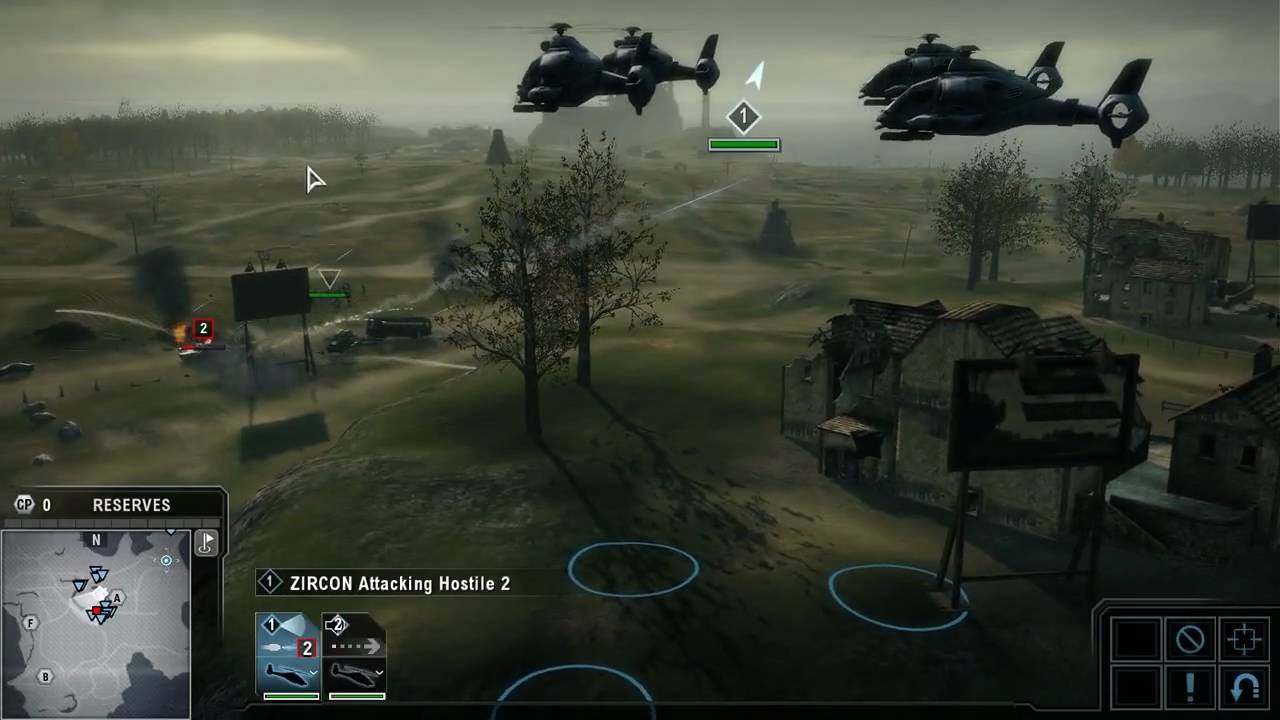Click the tactical minimap

pos(96,625)
